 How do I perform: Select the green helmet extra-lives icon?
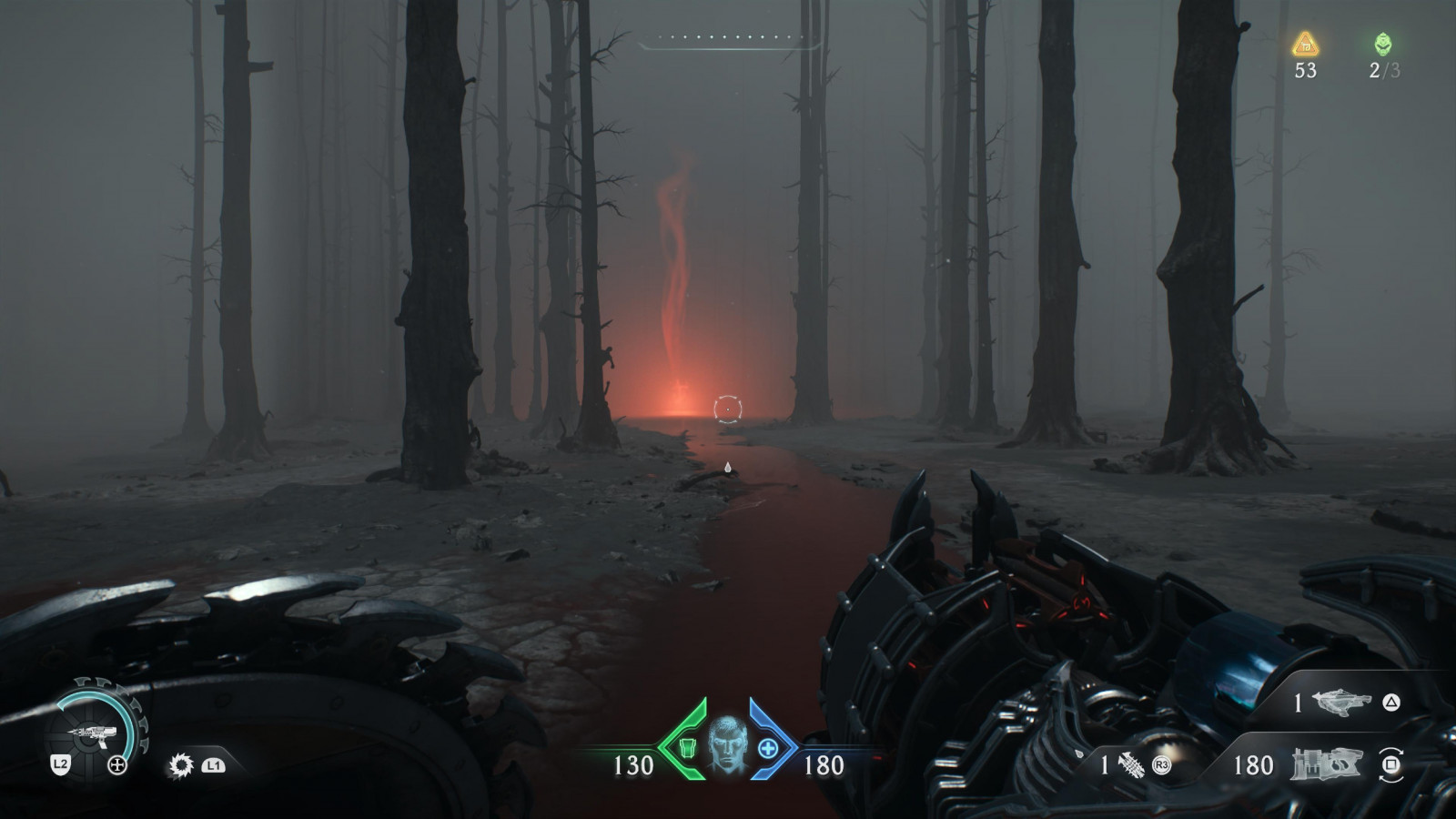coord(1383,44)
